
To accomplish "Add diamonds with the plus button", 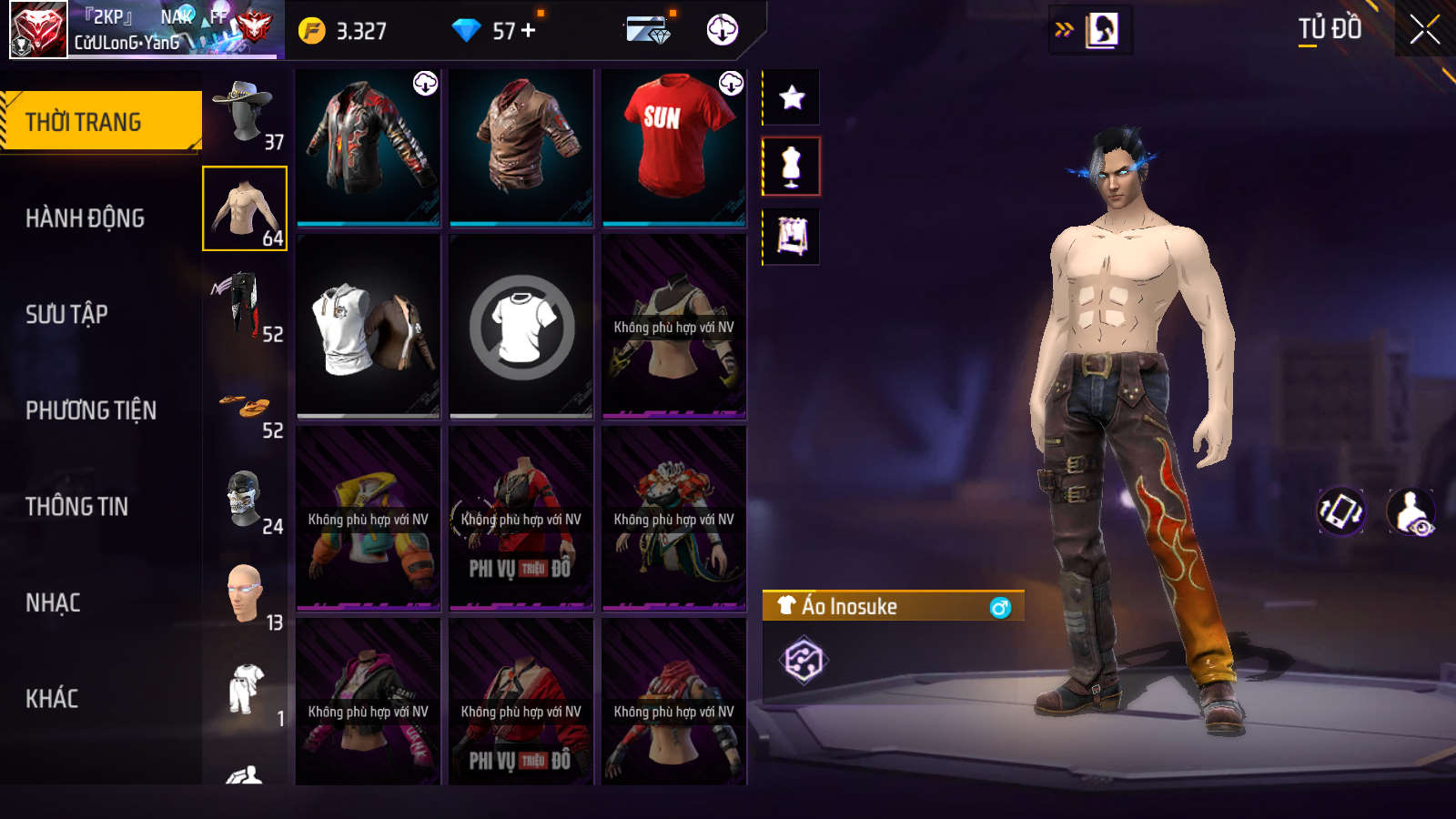I will tap(529, 31).
